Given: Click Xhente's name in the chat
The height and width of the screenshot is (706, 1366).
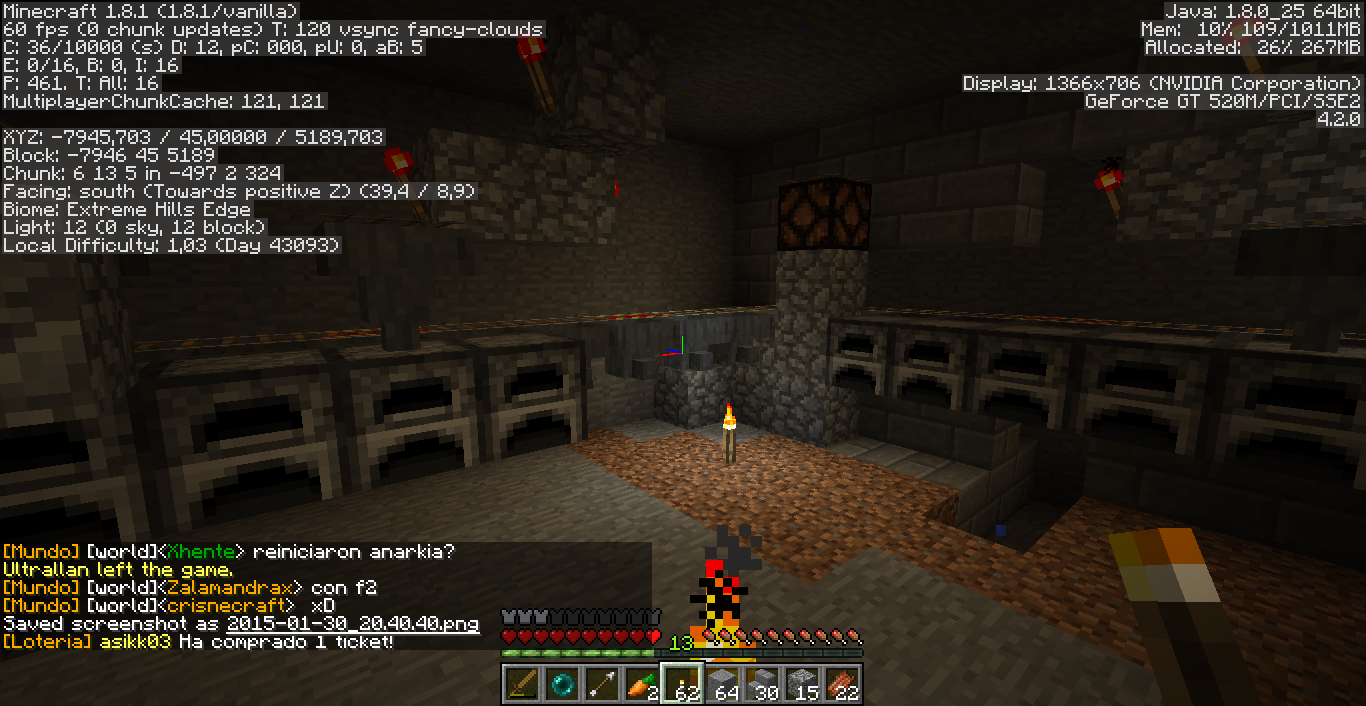Looking at the screenshot, I should tap(203, 552).
